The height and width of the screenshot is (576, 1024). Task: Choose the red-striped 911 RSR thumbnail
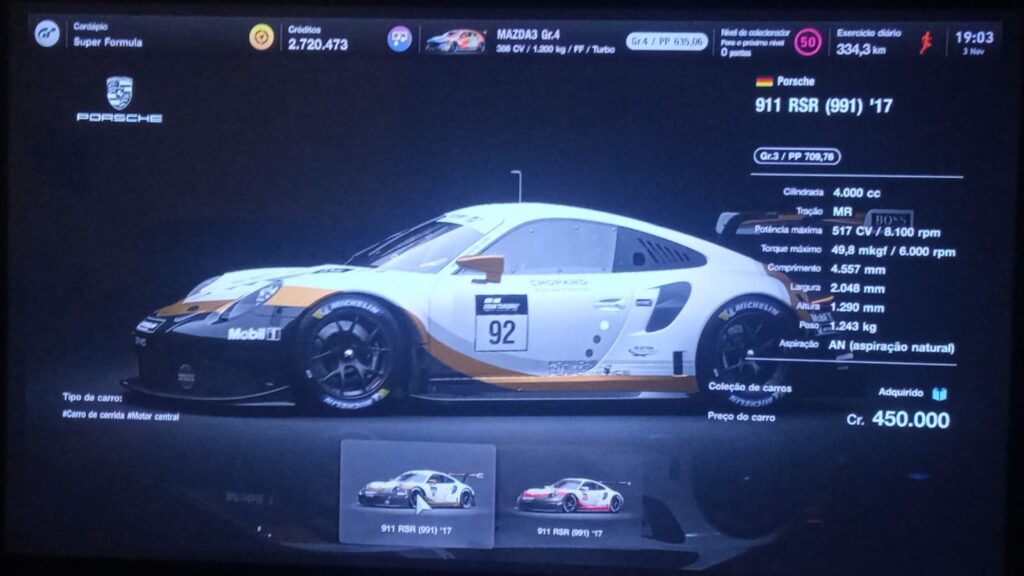tap(571, 496)
